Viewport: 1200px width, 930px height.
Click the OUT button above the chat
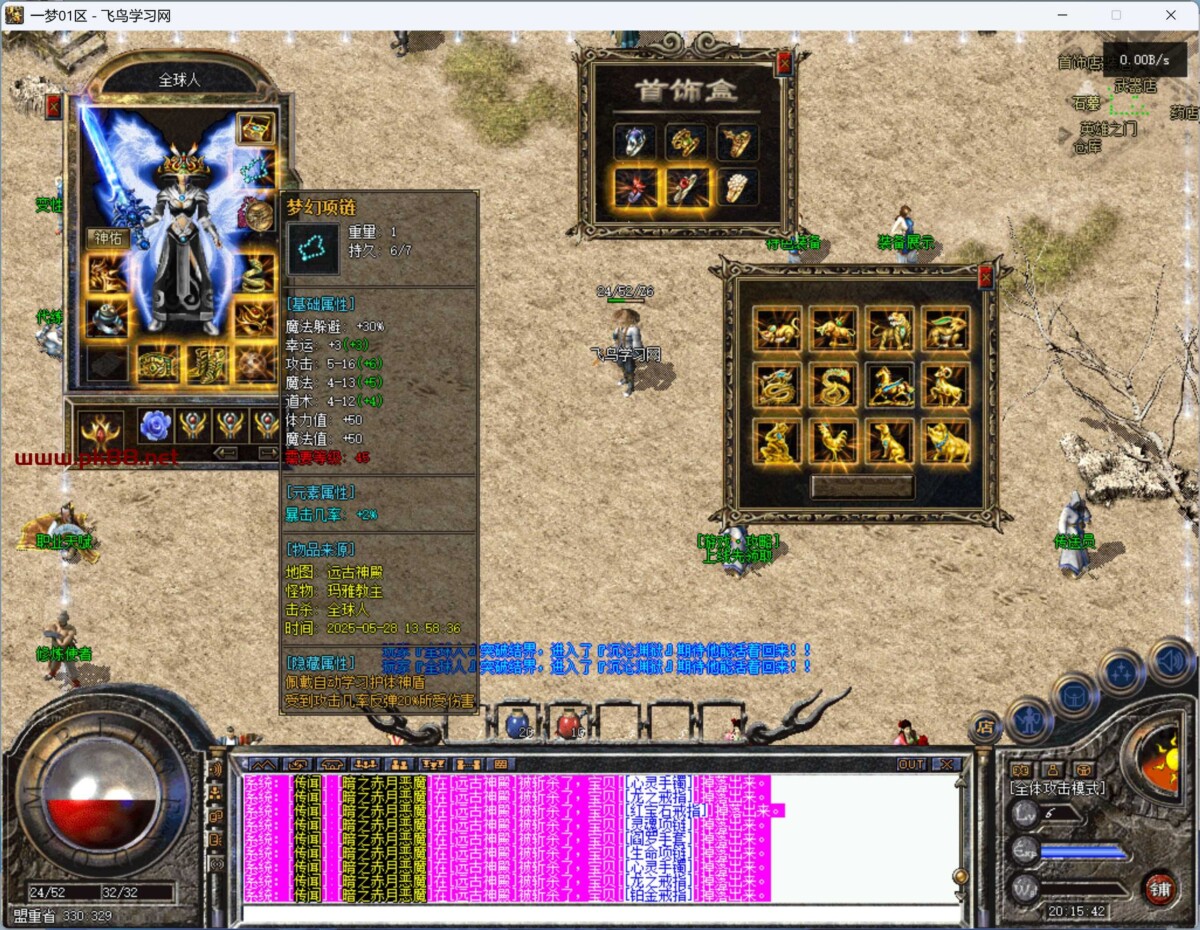[x=911, y=764]
